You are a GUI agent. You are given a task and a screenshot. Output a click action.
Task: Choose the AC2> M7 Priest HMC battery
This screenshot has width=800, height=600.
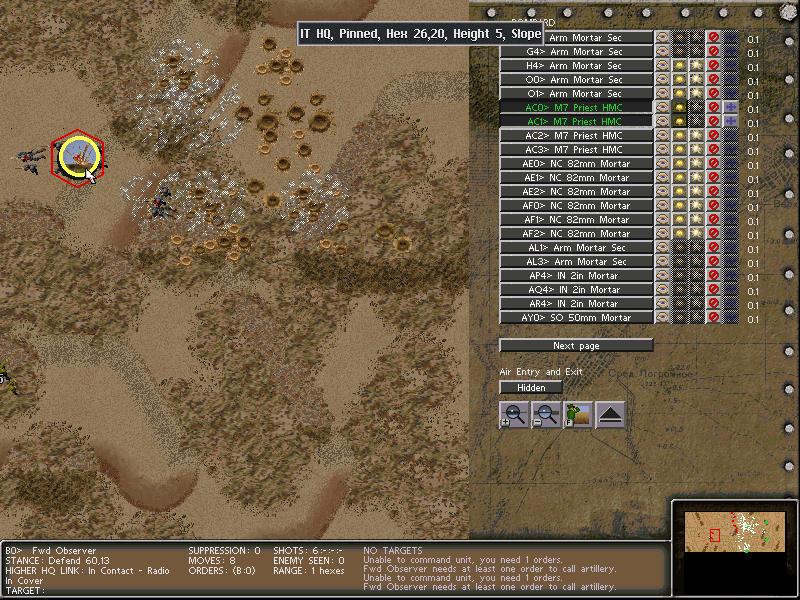(576, 136)
